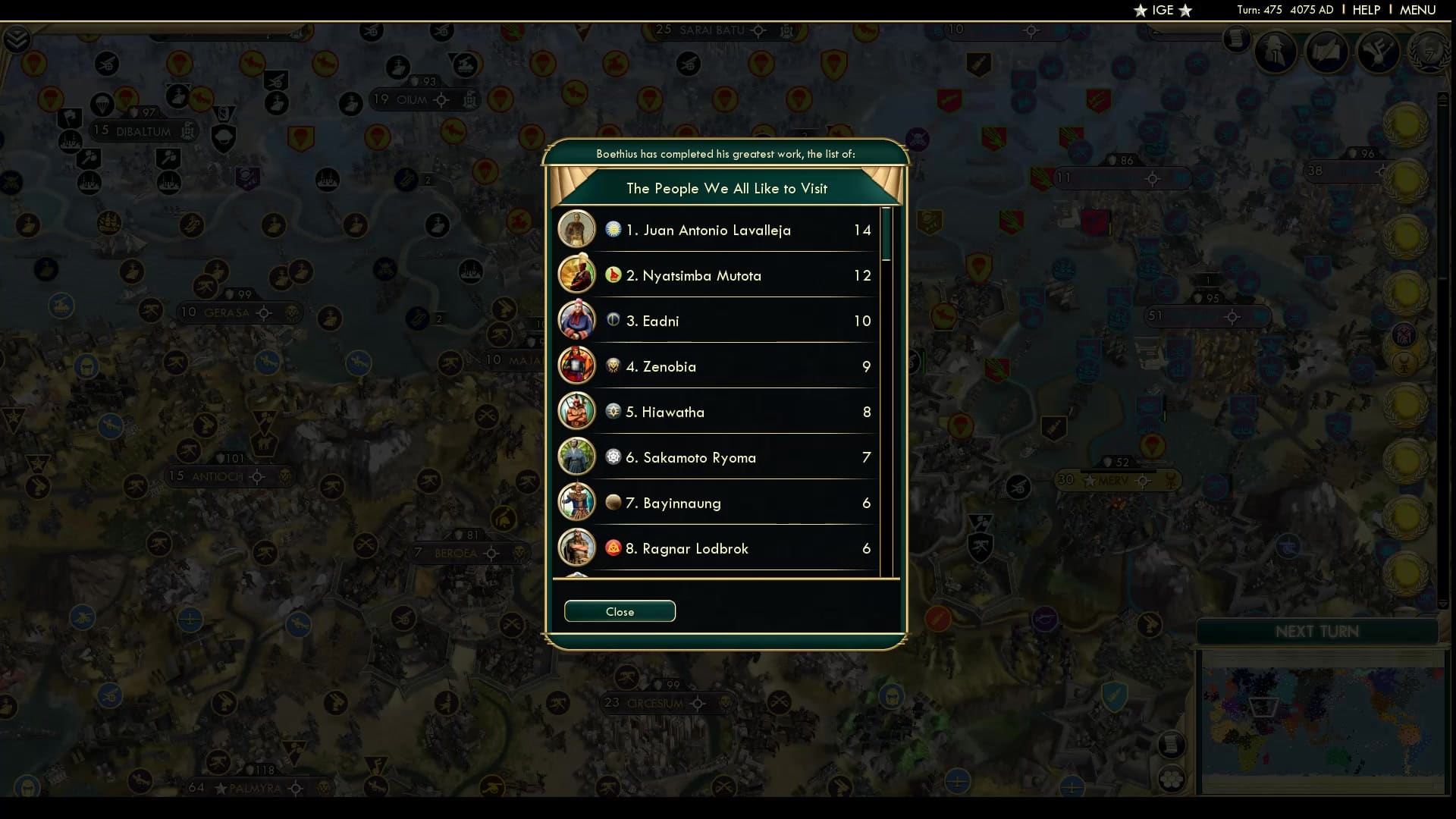1456x819 pixels.
Task: Click the IGE star at the top bar
Action: pos(1140,11)
